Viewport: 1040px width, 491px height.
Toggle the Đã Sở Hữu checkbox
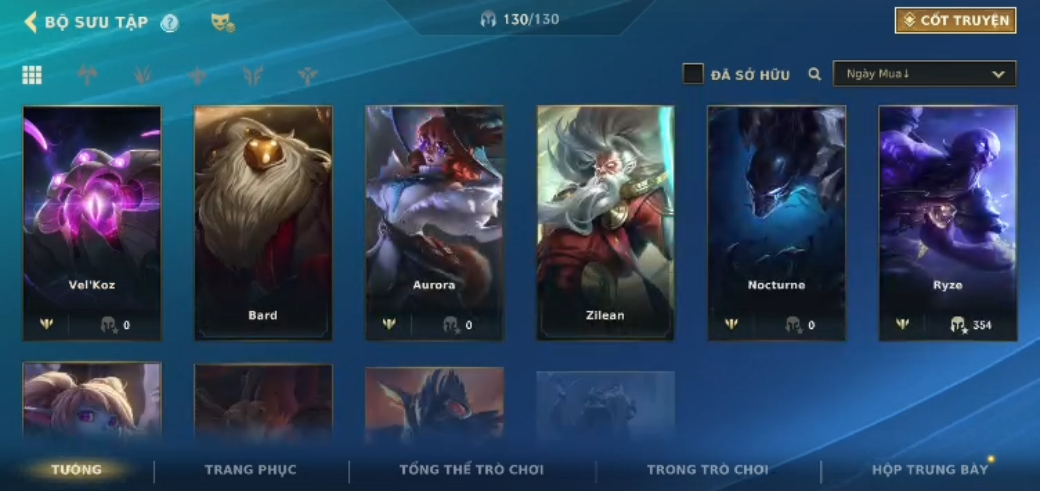pyautogui.click(x=693, y=74)
